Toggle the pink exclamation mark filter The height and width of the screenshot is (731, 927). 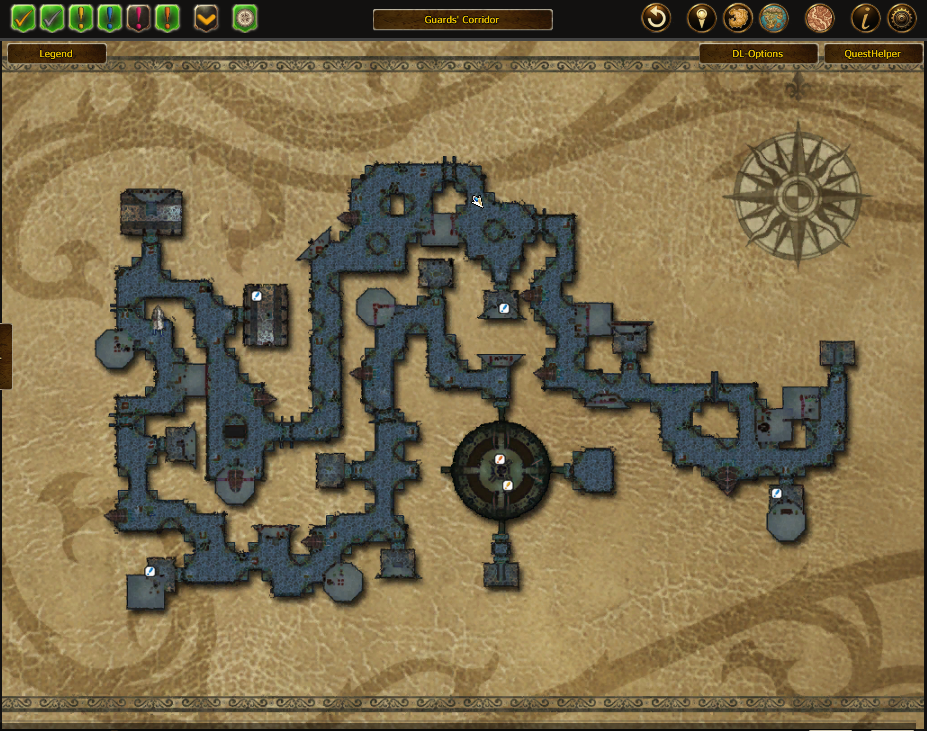tap(139, 17)
